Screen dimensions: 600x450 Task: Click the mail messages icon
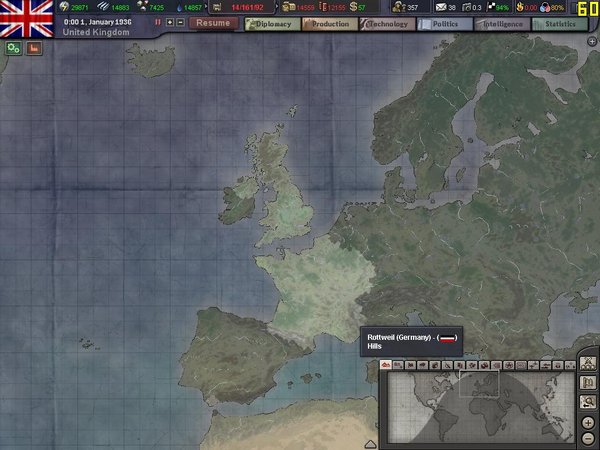point(439,7)
